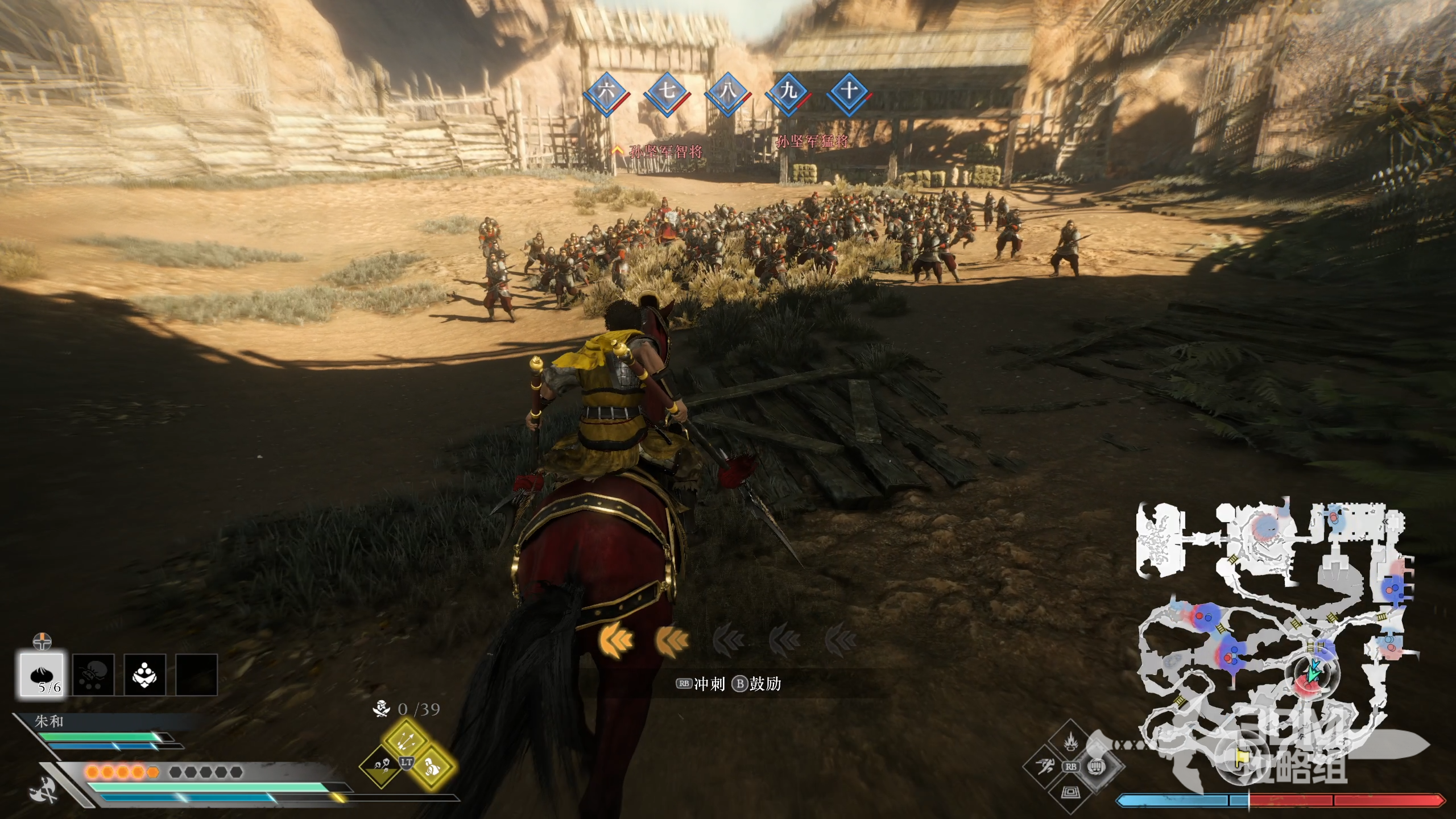Select the blue diamond marker 十
Image resolution: width=1456 pixels, height=819 pixels.
pyautogui.click(x=849, y=93)
